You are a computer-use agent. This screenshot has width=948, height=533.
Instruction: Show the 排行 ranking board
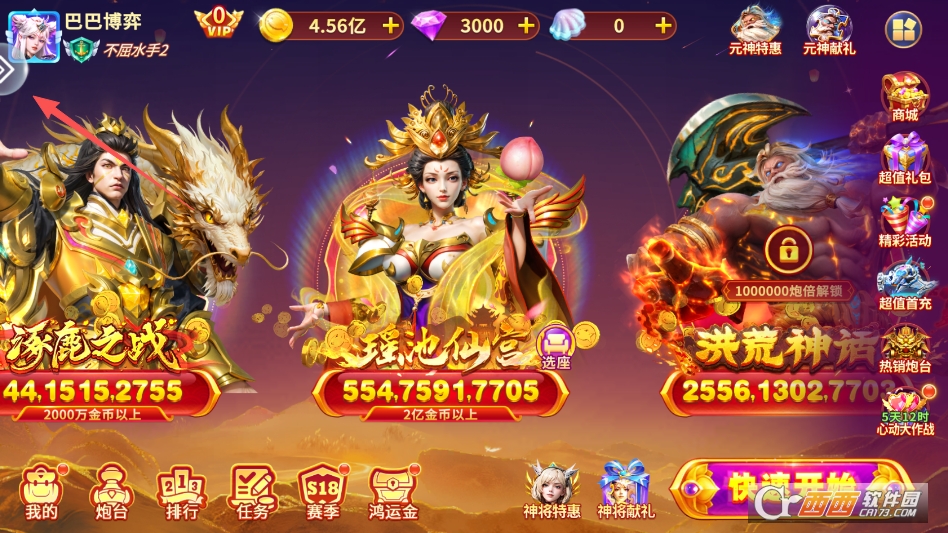click(181, 492)
